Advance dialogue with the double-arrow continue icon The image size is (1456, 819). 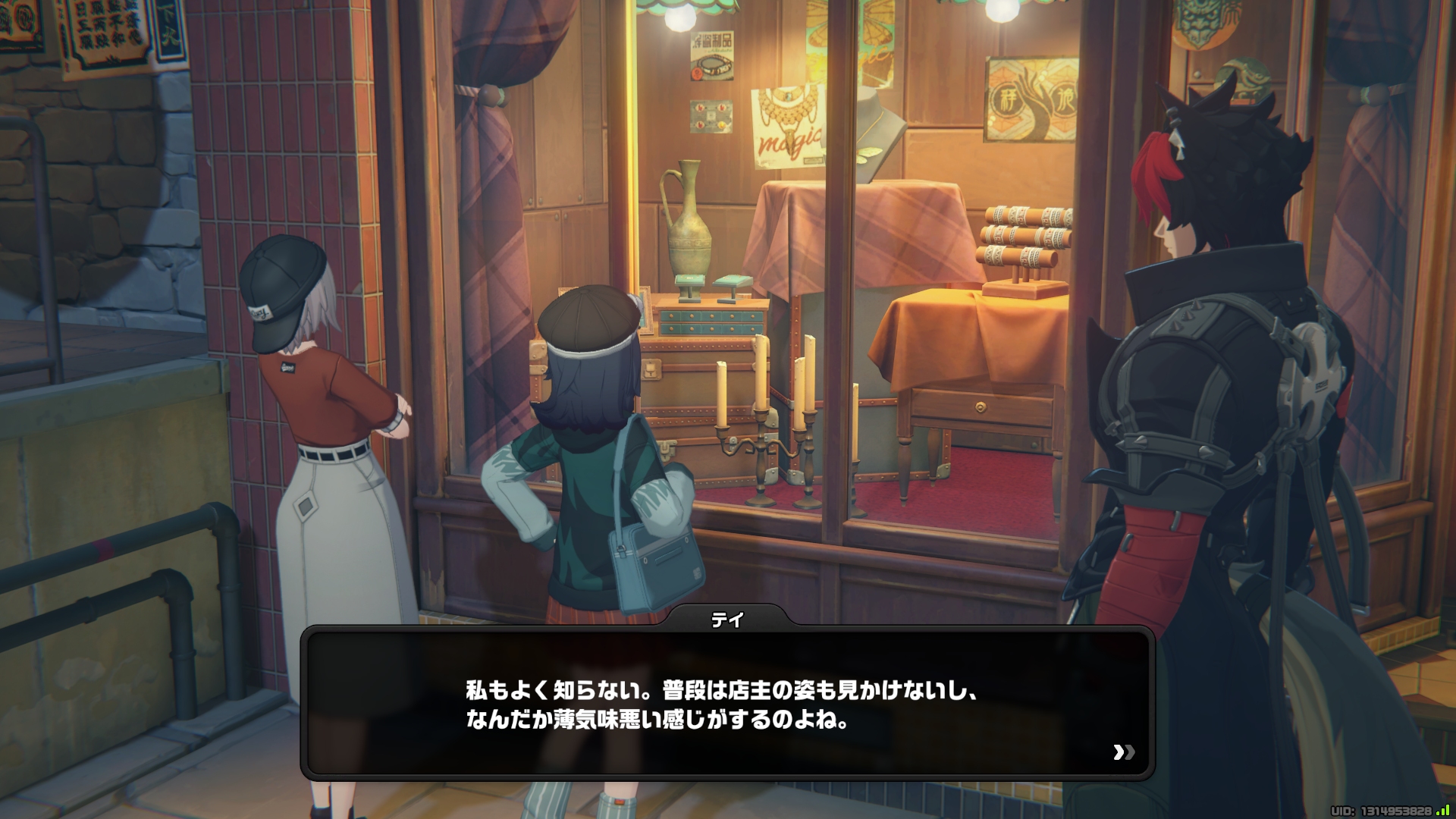(x=1124, y=752)
